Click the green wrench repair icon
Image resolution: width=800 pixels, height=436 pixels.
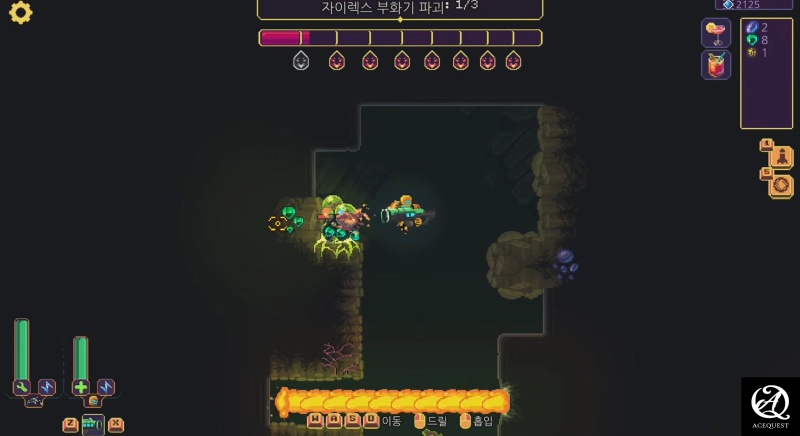(22, 387)
